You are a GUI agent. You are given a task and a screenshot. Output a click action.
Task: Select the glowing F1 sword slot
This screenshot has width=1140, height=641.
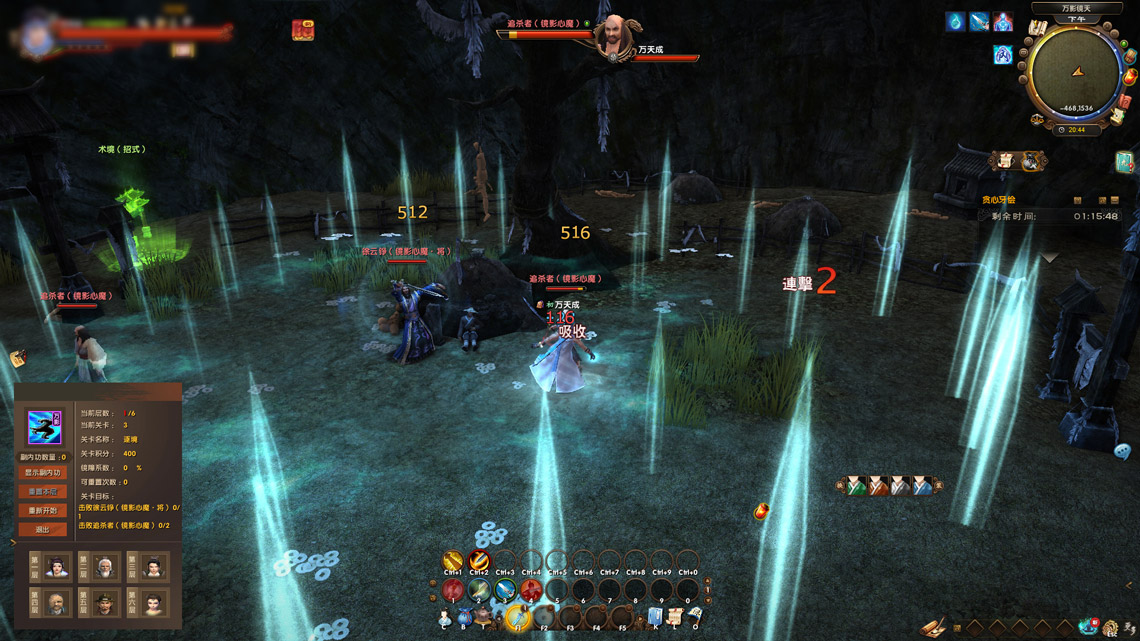[517, 617]
